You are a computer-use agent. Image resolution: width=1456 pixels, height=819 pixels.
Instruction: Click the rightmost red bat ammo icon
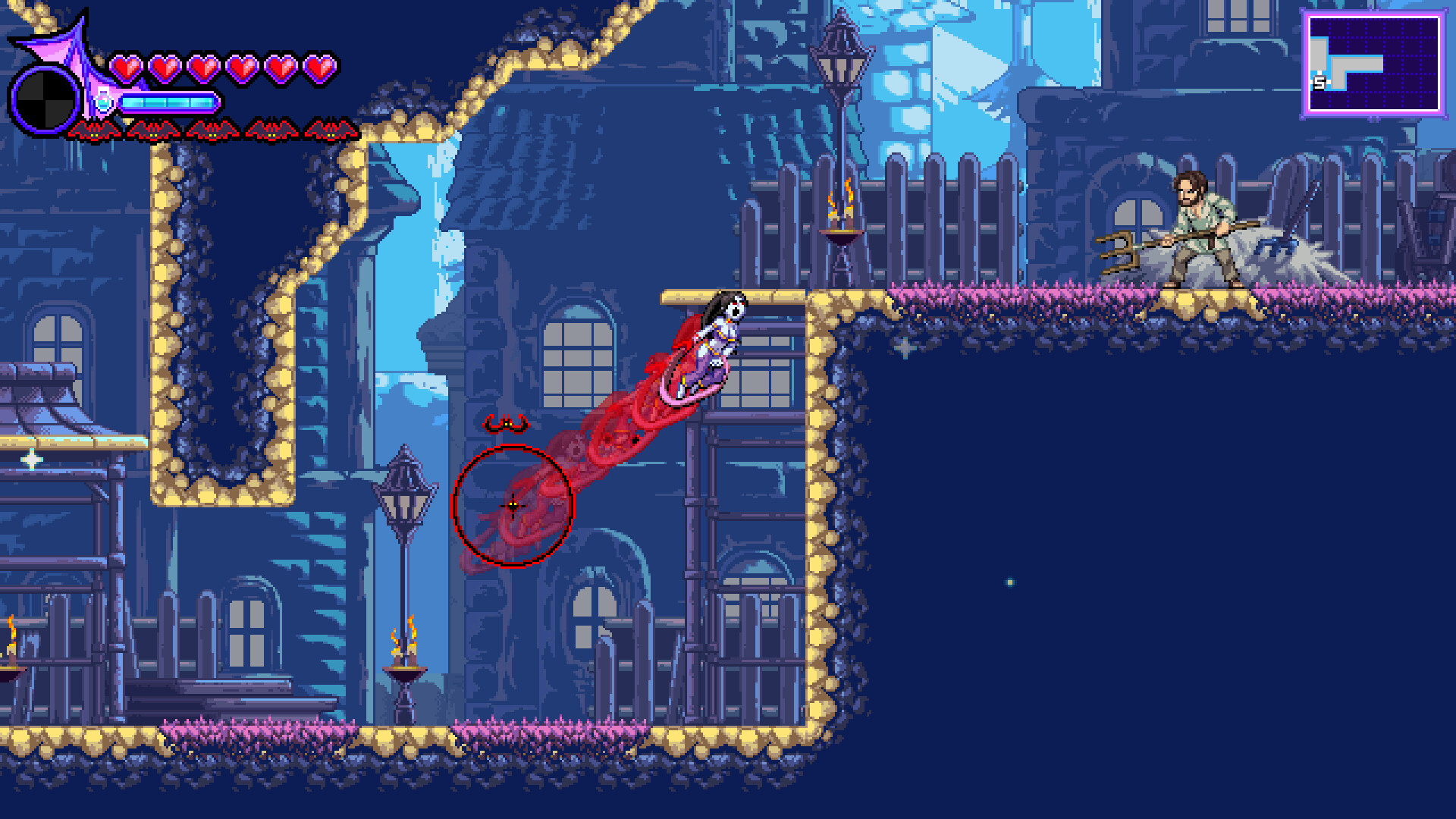coord(331,129)
